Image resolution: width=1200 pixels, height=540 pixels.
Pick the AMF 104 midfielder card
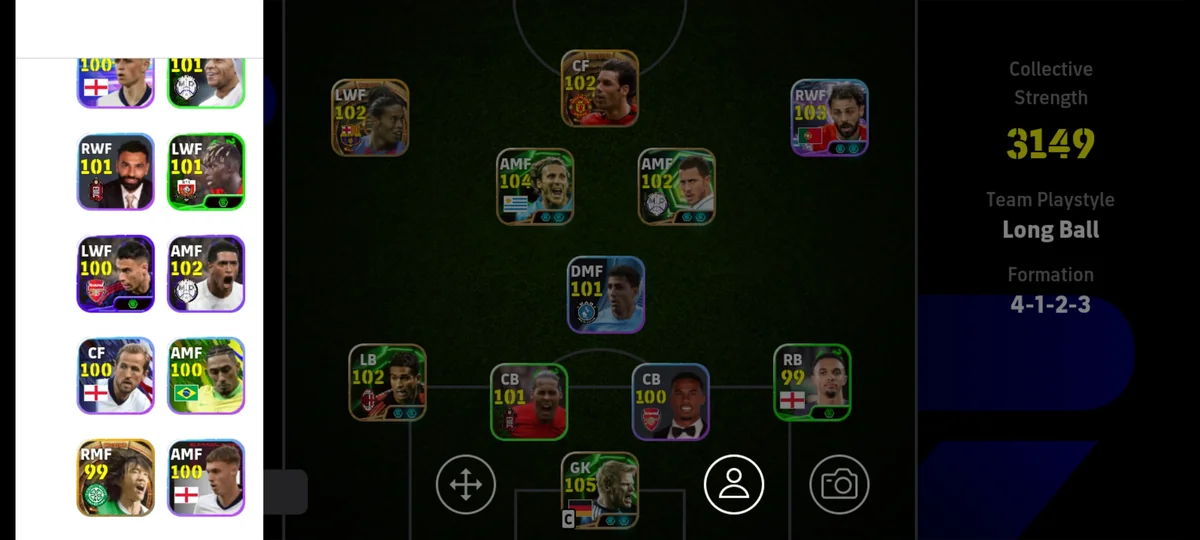(x=536, y=186)
